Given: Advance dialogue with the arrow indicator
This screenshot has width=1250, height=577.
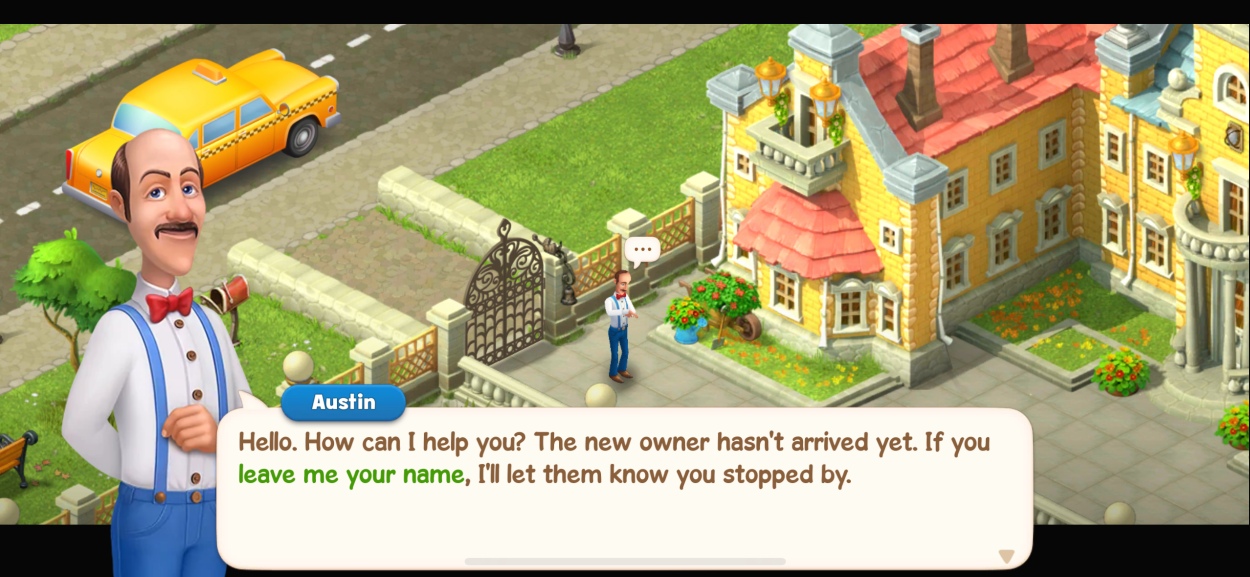Looking at the screenshot, I should pos(1006,556).
